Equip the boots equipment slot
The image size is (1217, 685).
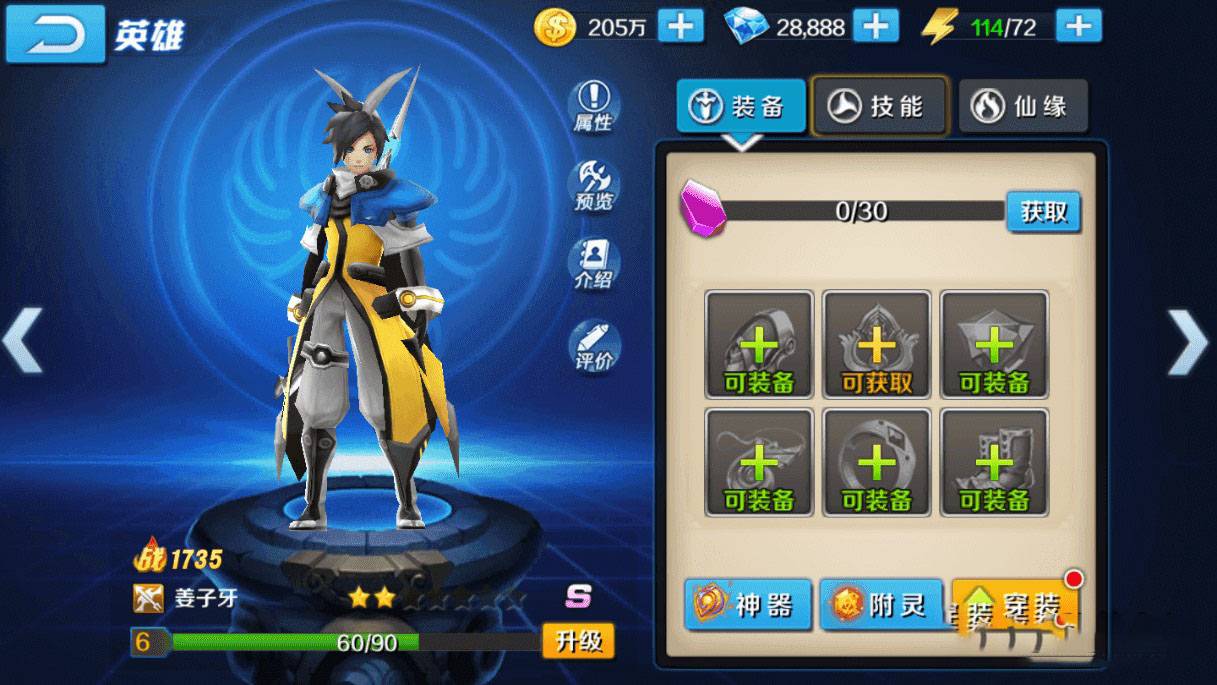994,462
